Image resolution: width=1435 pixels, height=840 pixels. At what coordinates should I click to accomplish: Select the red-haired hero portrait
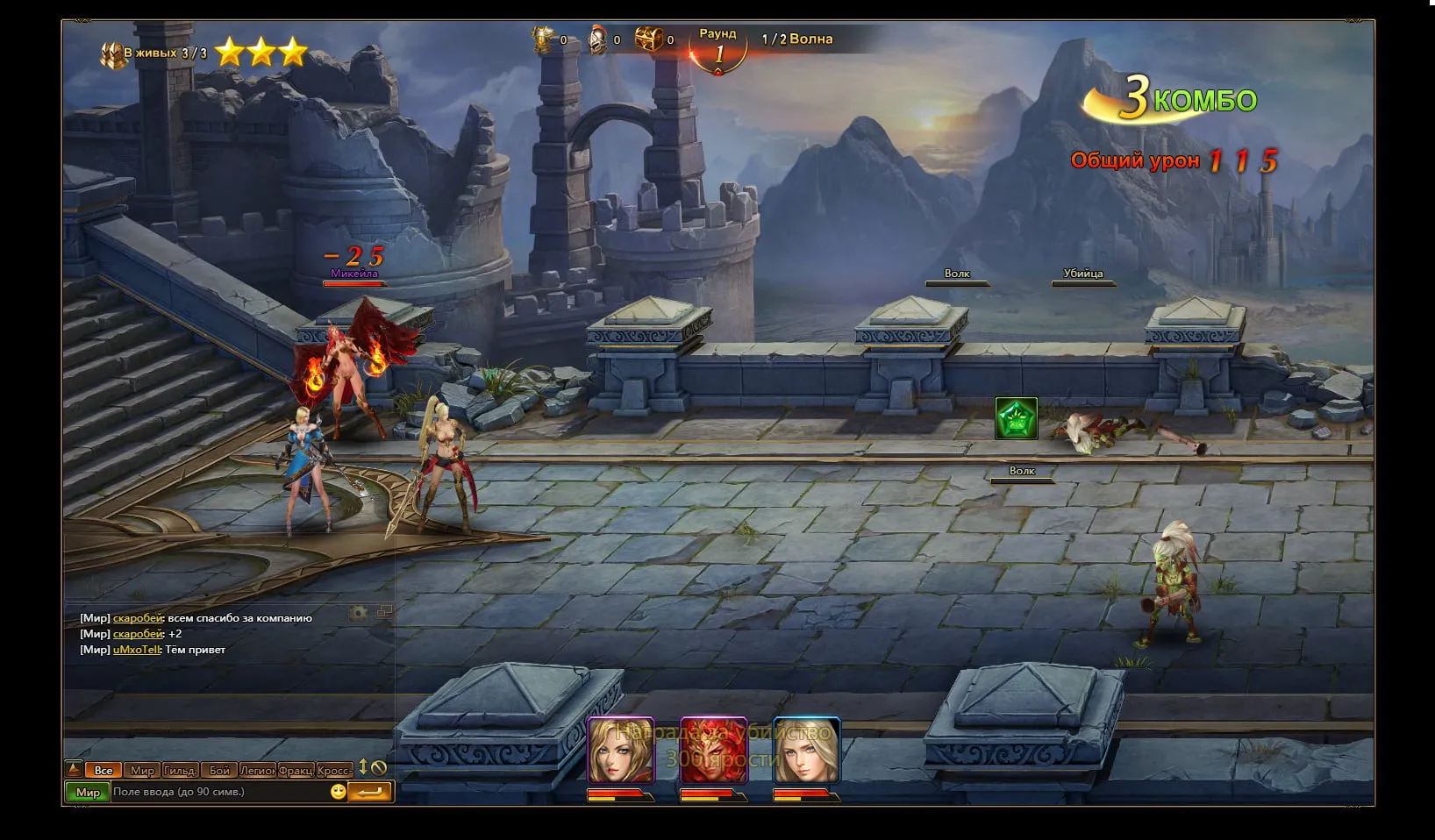713,750
